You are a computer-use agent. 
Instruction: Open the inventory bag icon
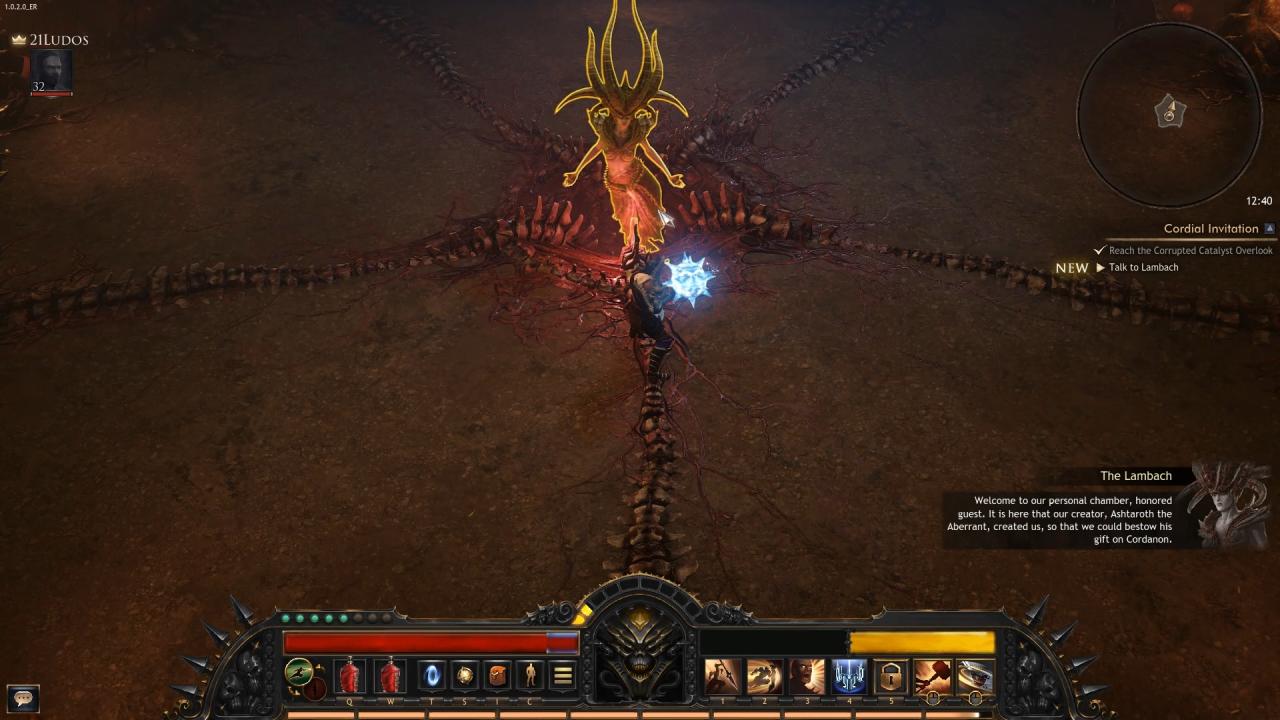tap(498, 676)
